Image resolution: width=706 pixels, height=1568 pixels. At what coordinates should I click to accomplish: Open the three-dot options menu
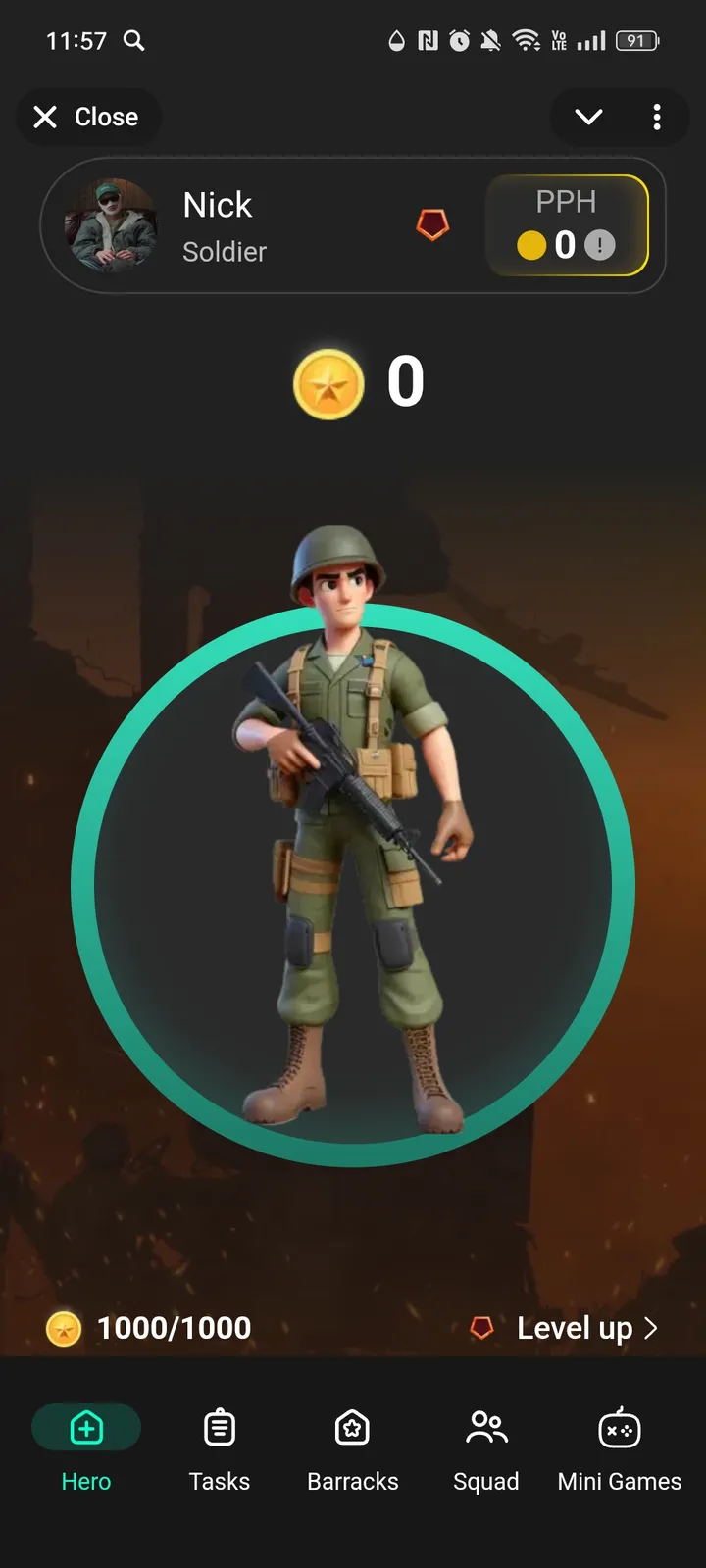[x=657, y=118]
